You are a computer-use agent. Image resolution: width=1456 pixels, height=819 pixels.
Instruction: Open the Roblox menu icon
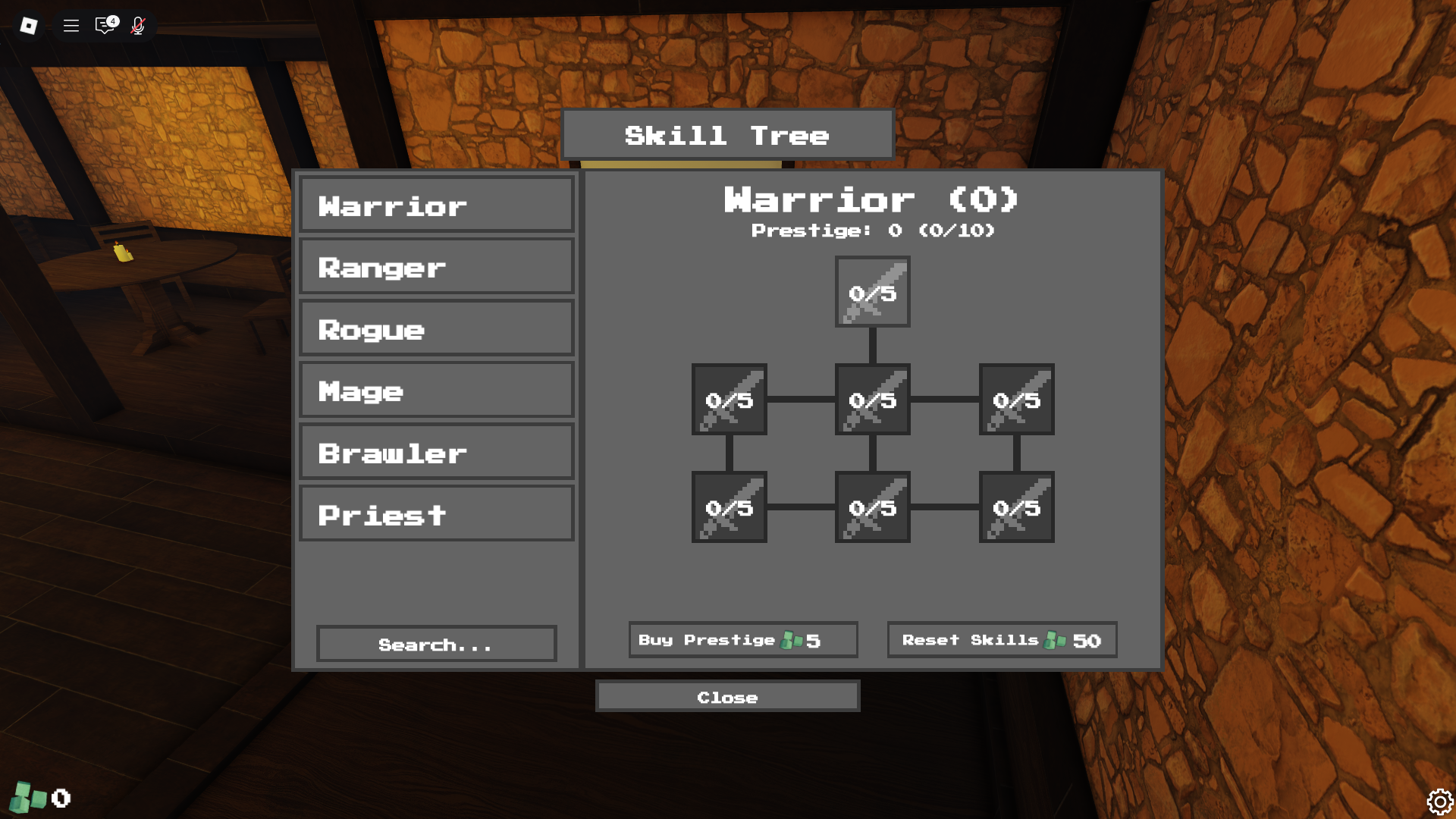coord(71,25)
